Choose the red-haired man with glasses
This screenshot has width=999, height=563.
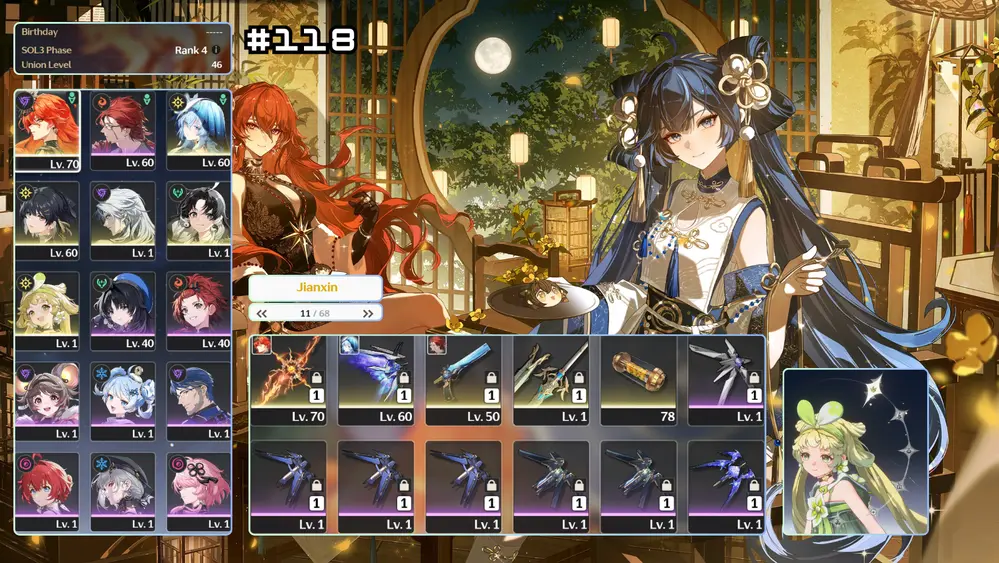[123, 130]
